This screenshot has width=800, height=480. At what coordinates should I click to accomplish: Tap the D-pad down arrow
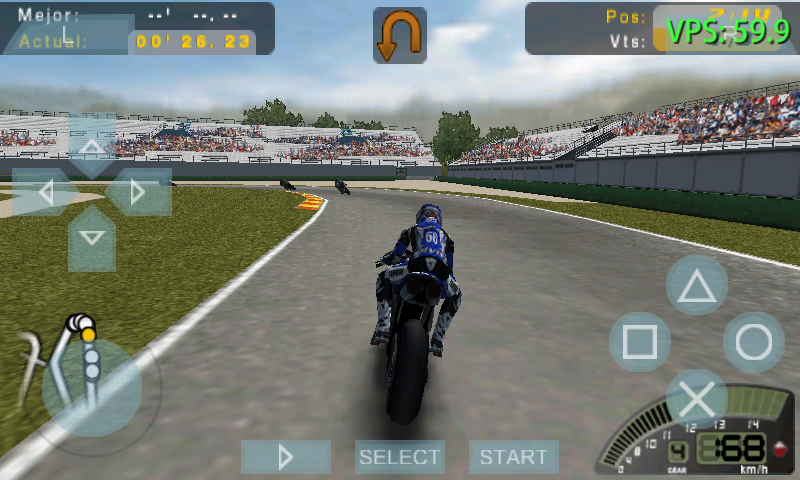tap(92, 238)
